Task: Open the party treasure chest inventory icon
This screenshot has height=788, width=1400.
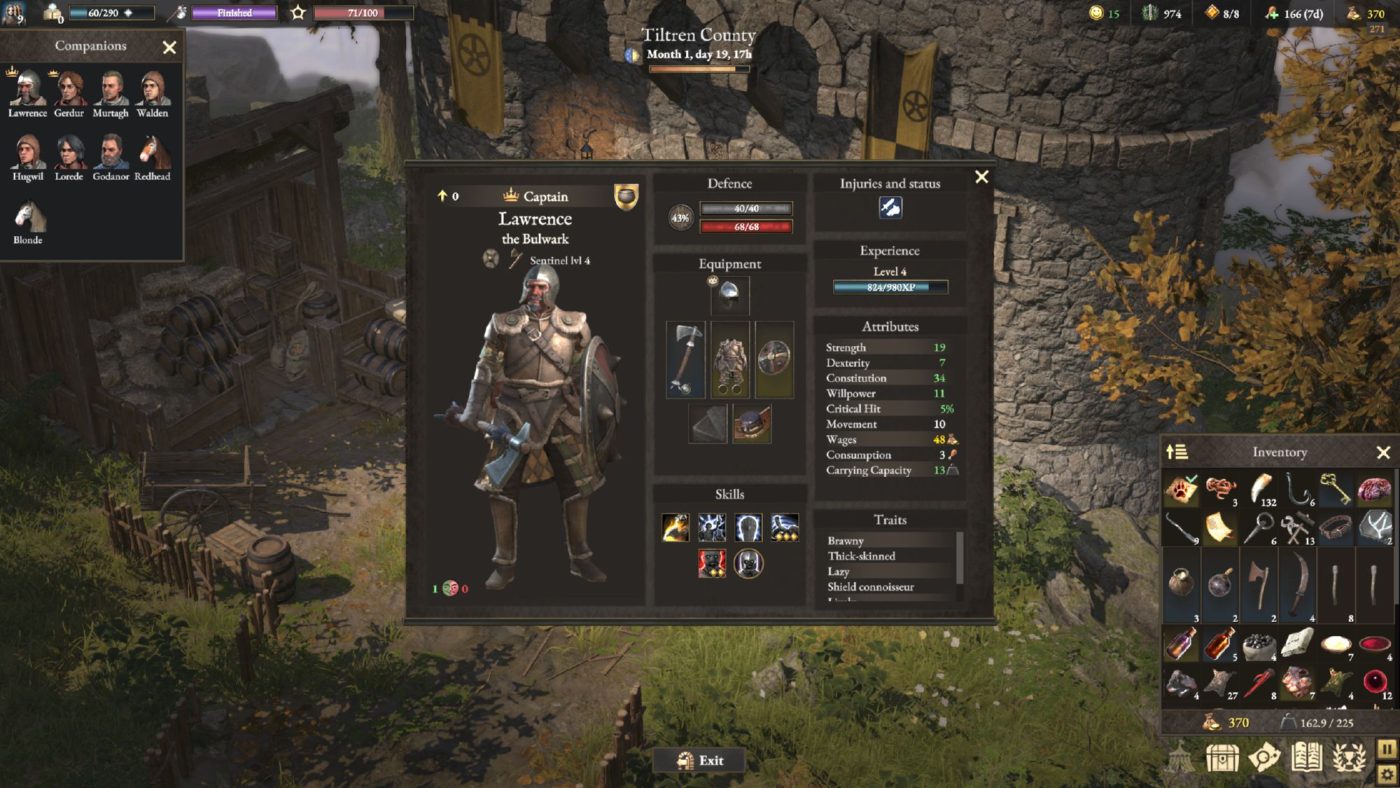Action: pos(1223,756)
